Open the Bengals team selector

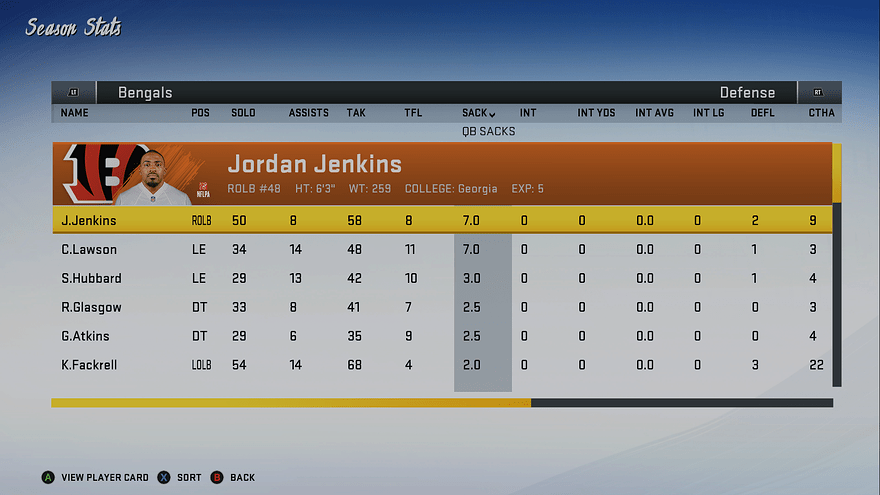tap(145, 92)
